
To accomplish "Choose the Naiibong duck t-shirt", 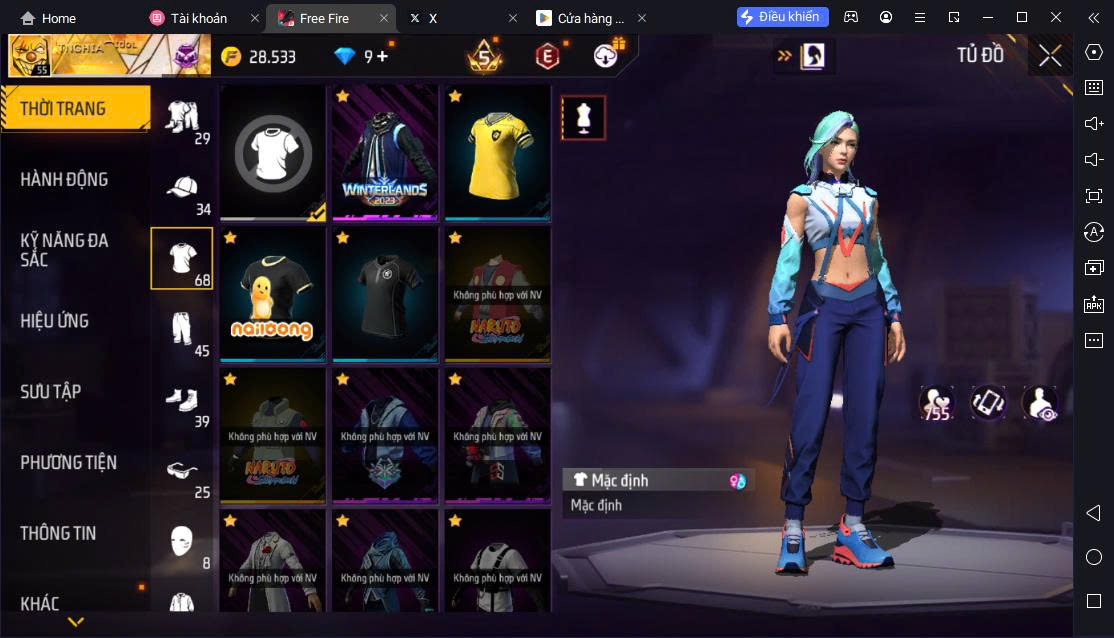I will pos(272,294).
